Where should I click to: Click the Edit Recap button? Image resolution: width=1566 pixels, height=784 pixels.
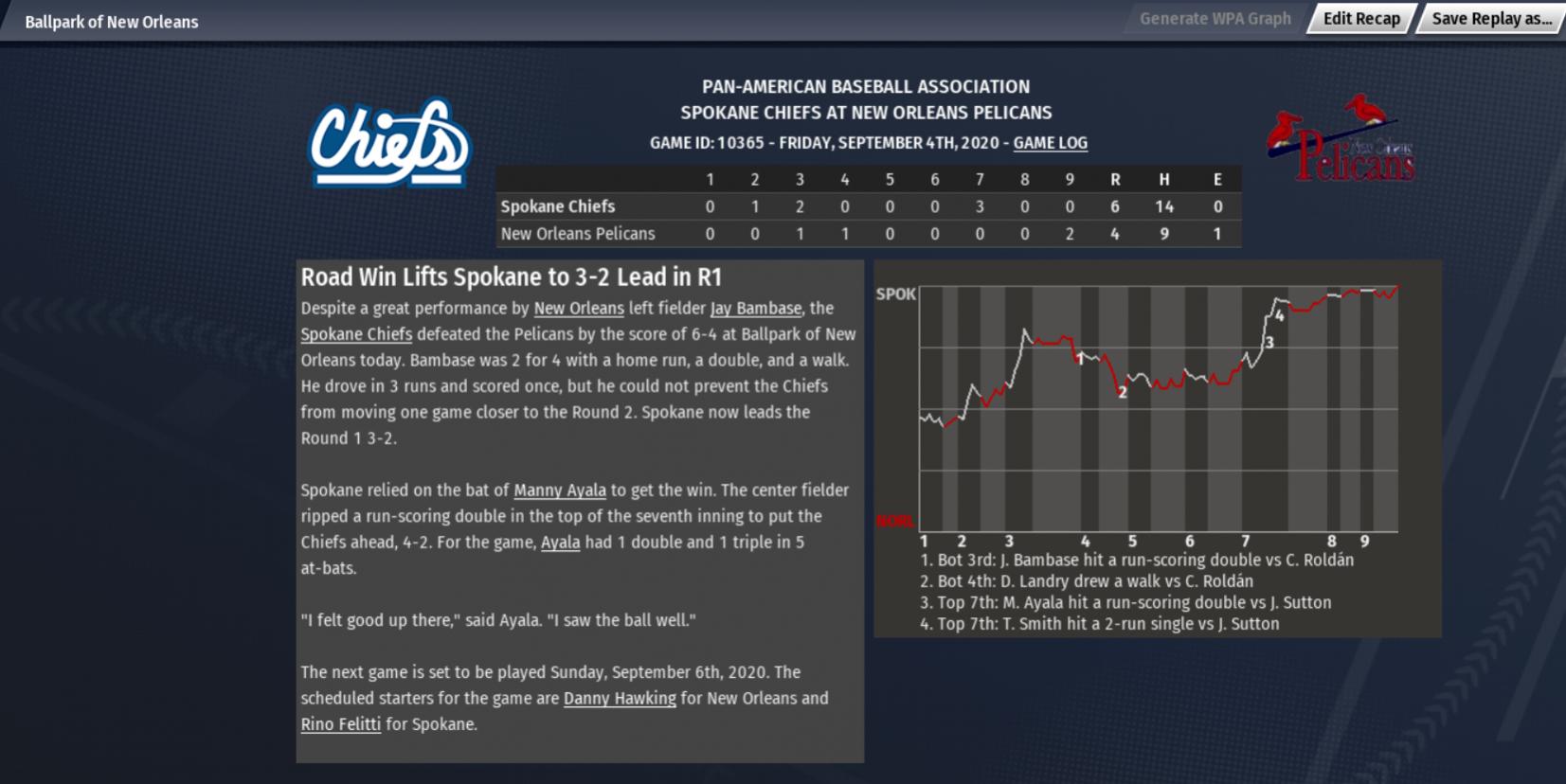(x=1360, y=19)
